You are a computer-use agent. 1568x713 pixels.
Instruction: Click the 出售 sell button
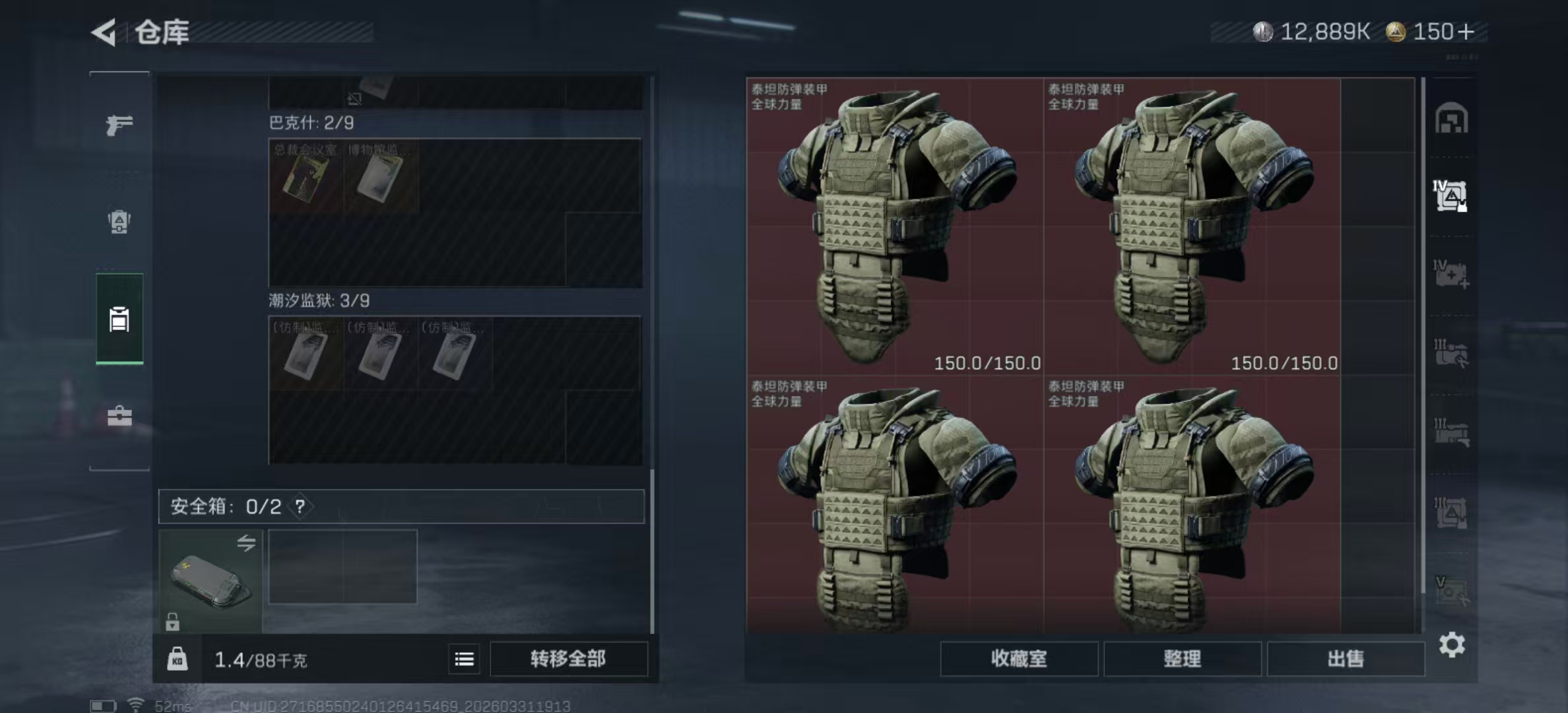point(1345,659)
